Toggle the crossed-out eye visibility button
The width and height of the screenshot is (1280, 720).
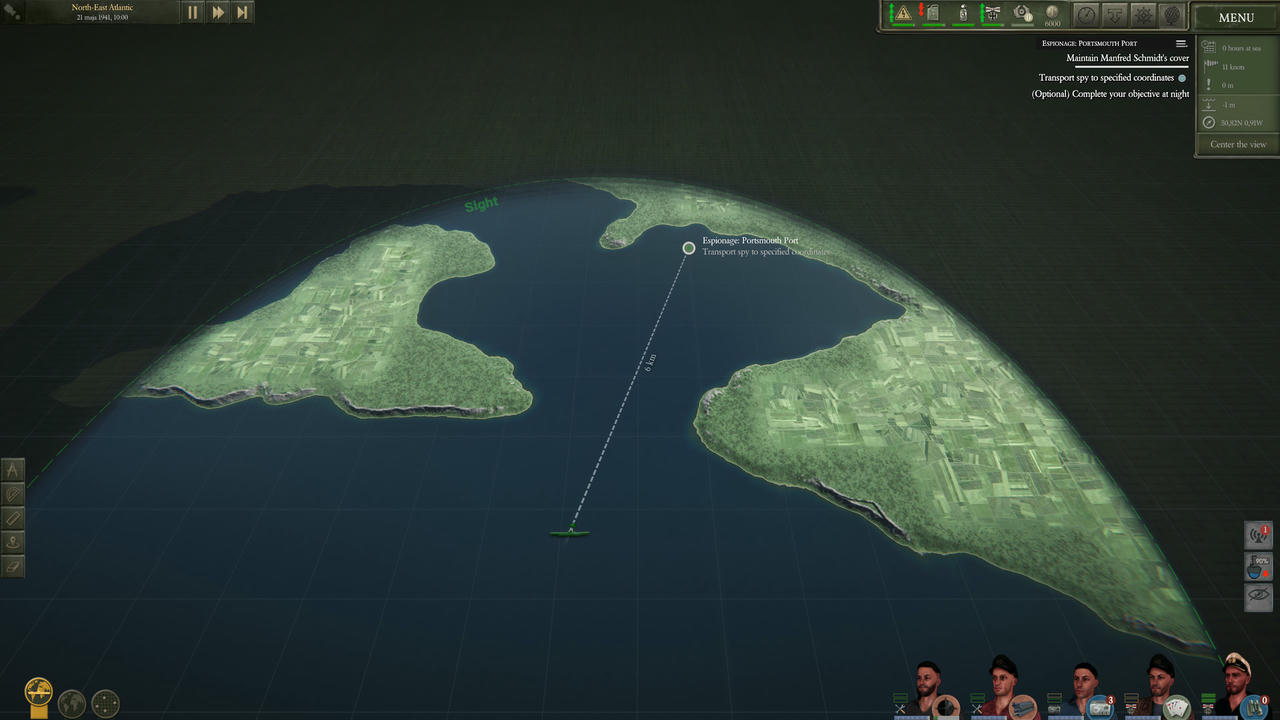pyautogui.click(x=1258, y=597)
